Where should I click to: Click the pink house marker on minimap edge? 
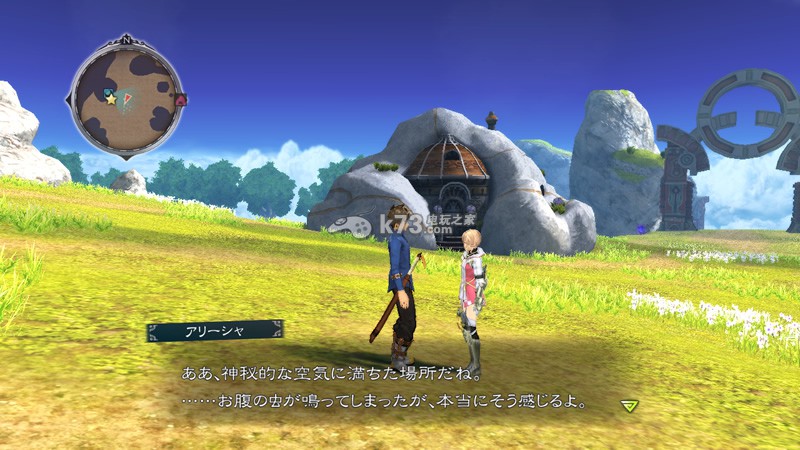click(x=181, y=99)
